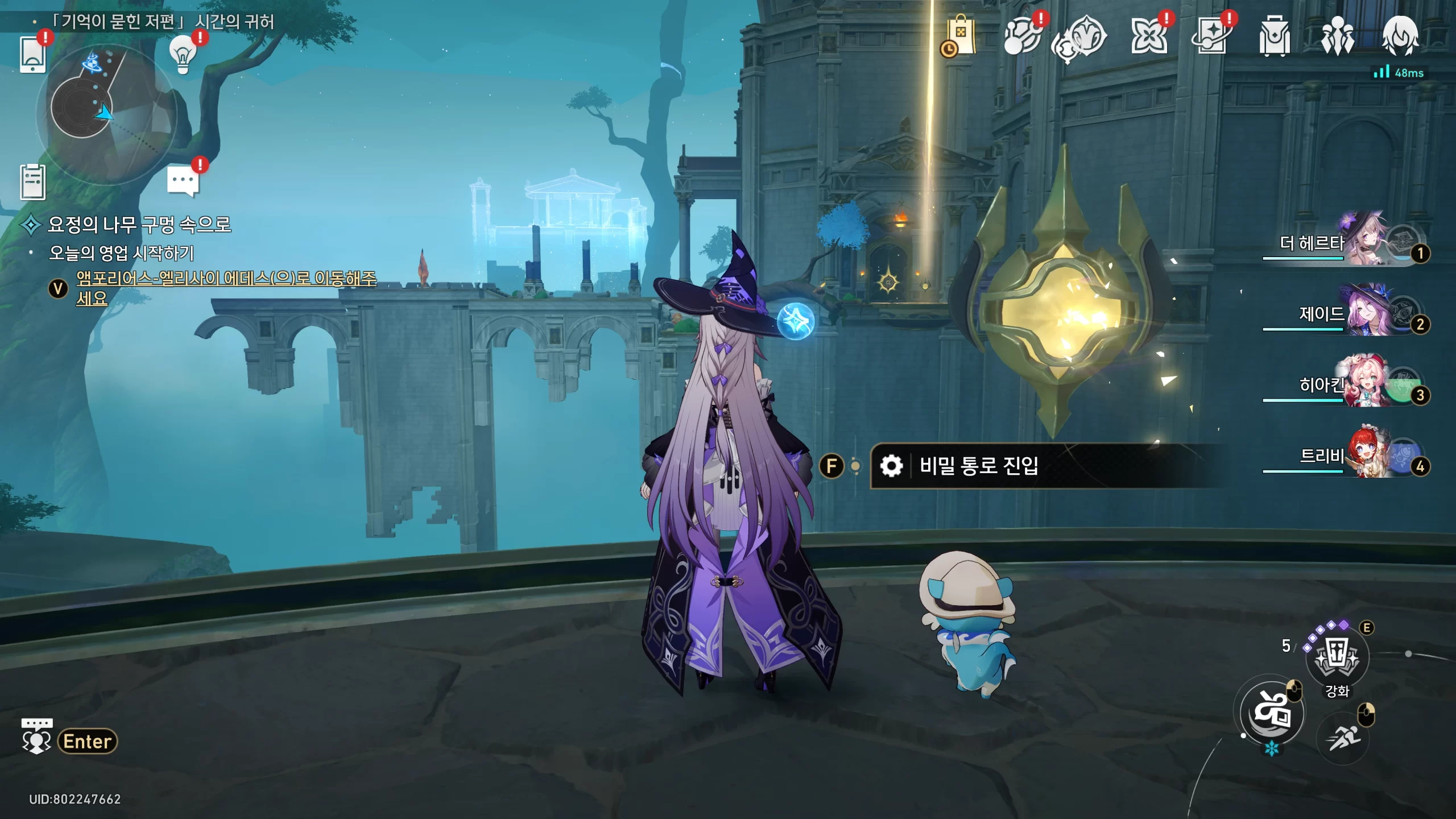Image resolution: width=1456 pixels, height=819 pixels.
Task: Switch to Tribbie in slot 4
Action: pyautogui.click(x=1365, y=456)
